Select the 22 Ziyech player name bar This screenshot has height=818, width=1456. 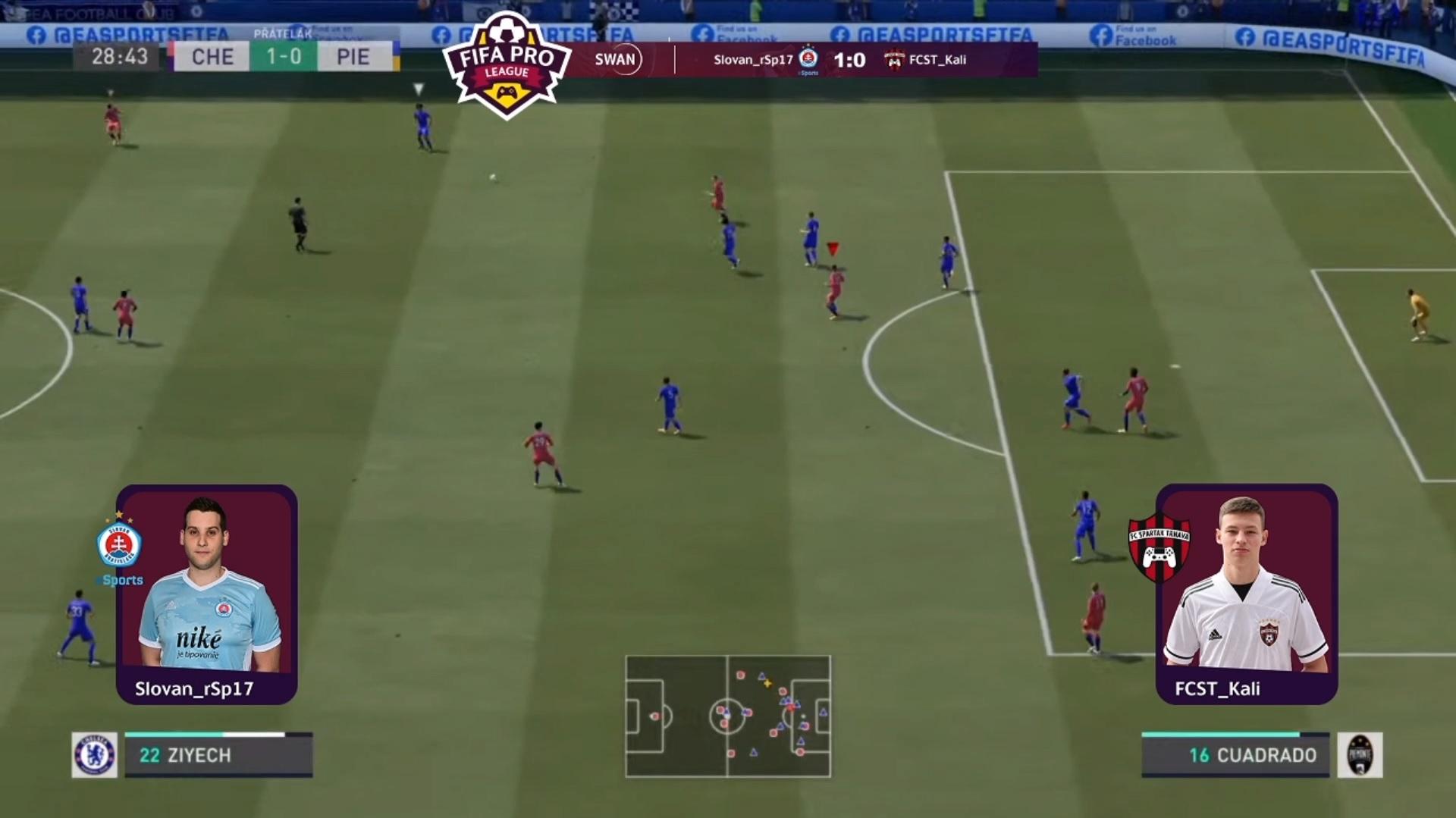click(218, 755)
